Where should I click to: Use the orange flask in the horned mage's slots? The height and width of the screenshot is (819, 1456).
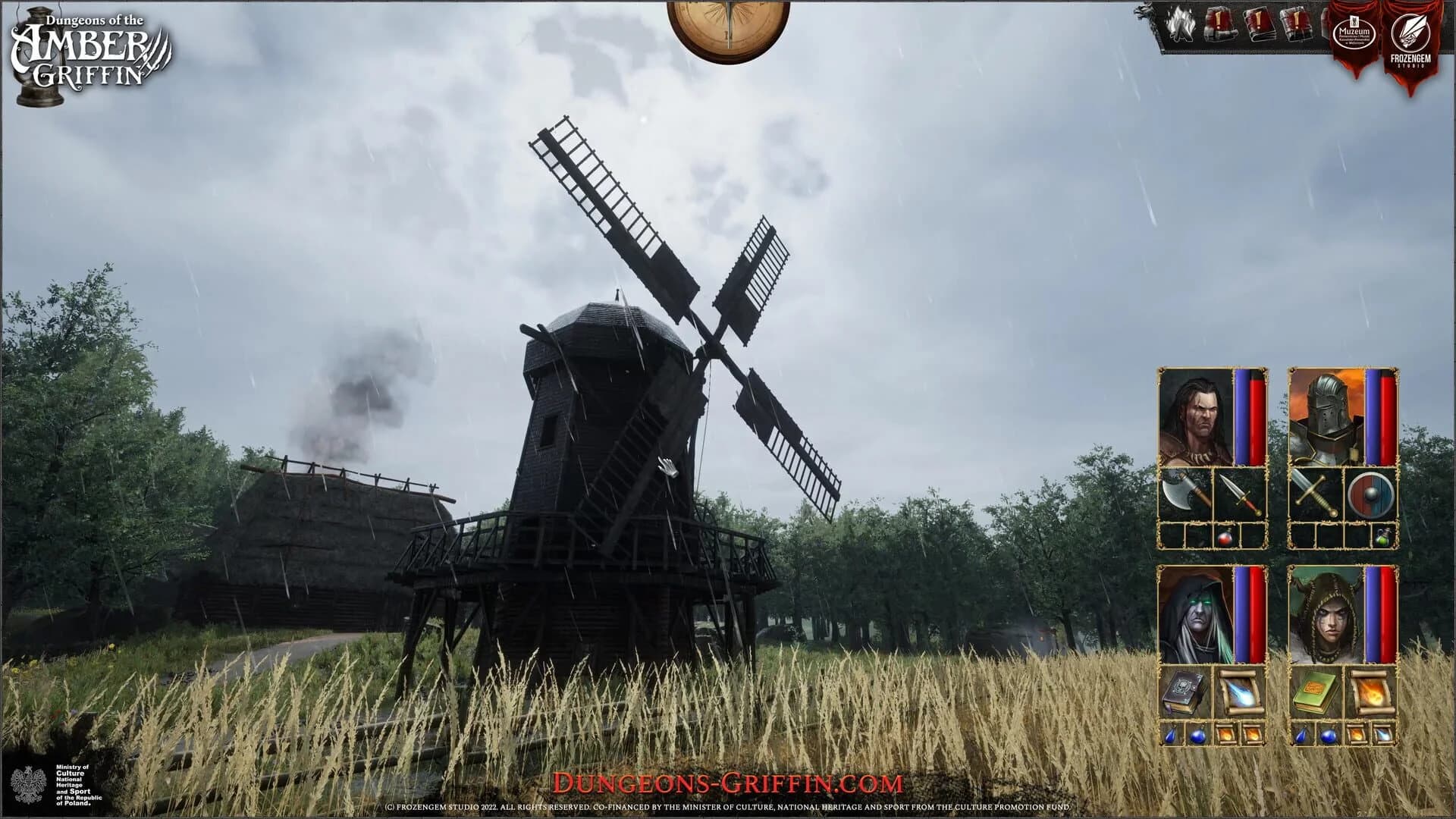1357,735
